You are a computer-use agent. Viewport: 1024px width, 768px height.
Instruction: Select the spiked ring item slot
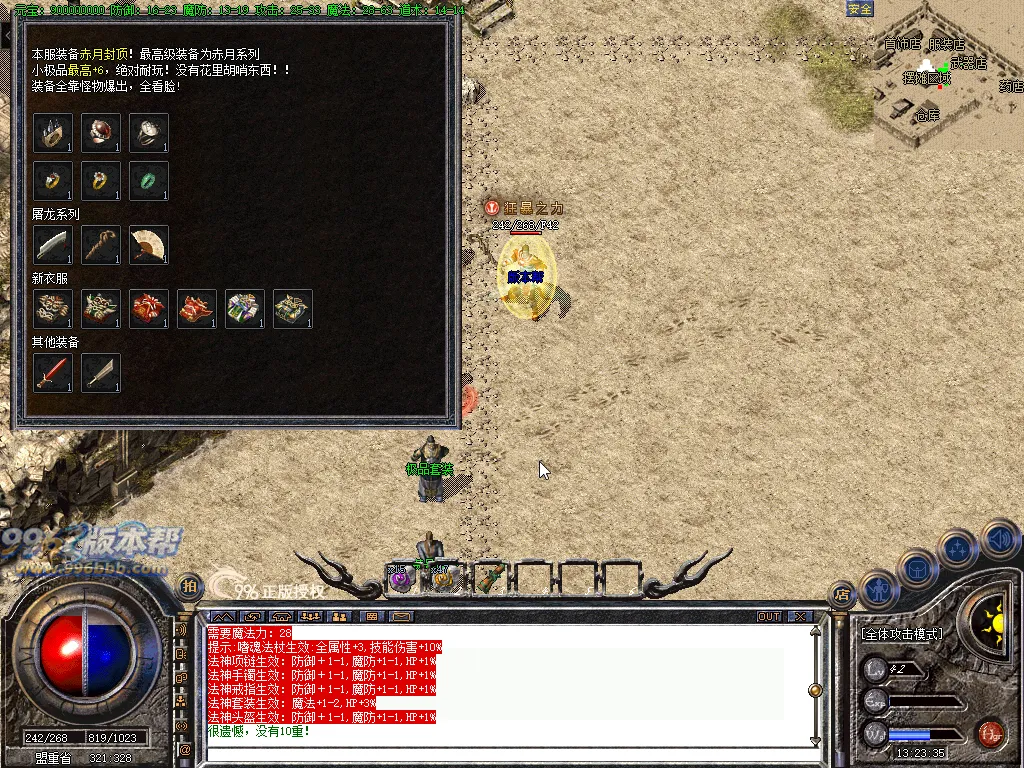[x=53, y=133]
